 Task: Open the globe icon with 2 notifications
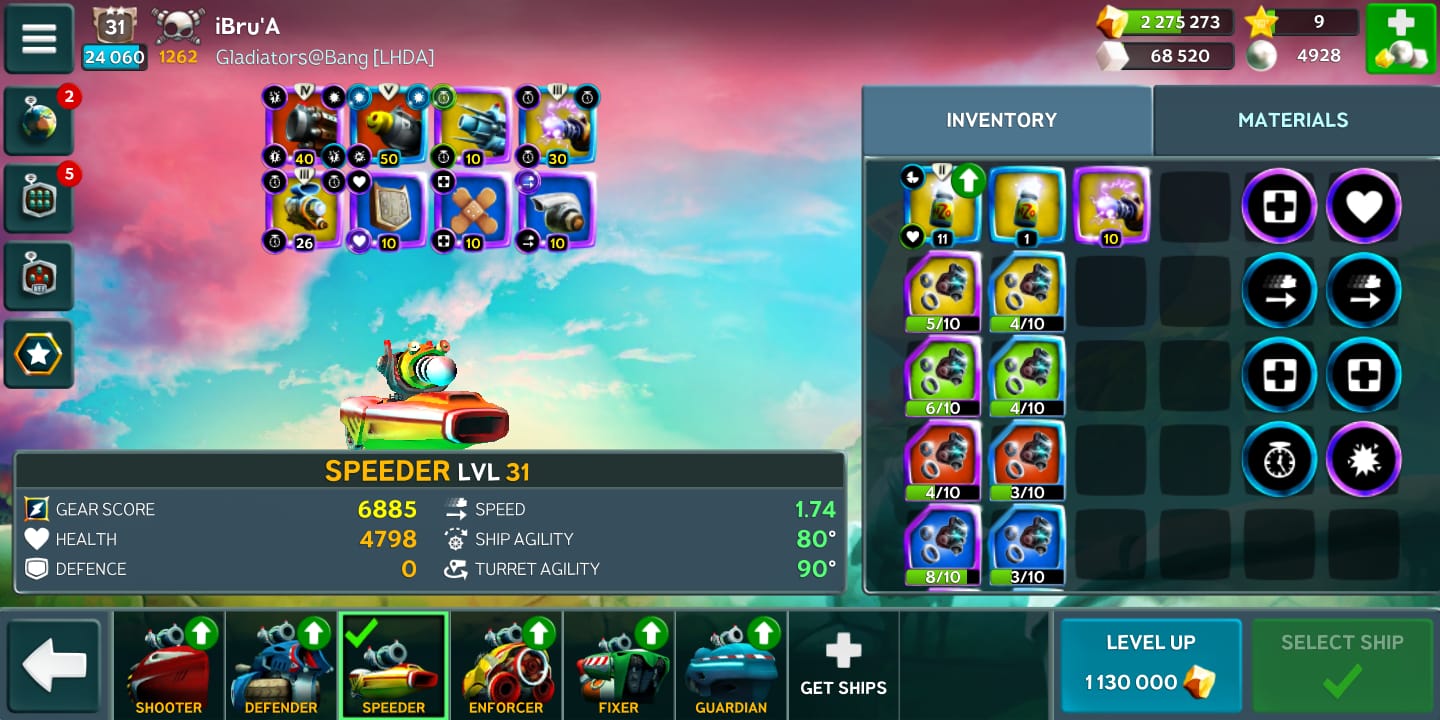(x=39, y=122)
